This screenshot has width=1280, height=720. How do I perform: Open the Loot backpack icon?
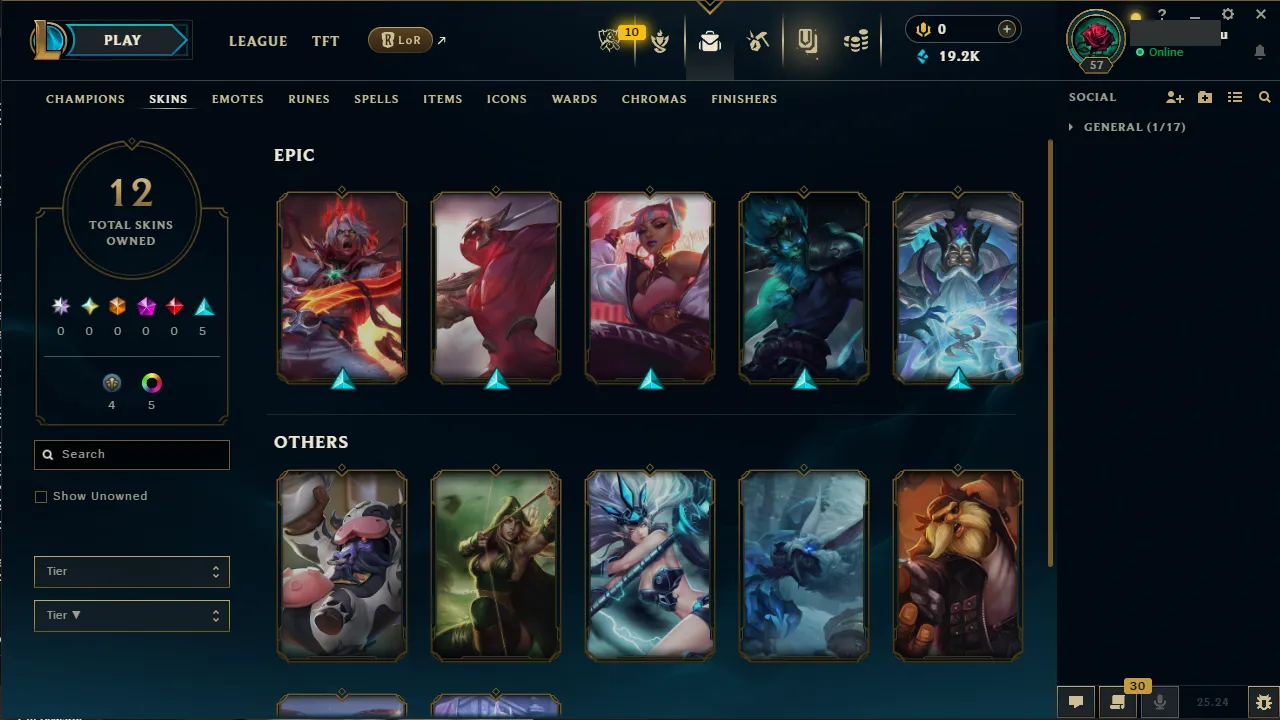[x=710, y=40]
